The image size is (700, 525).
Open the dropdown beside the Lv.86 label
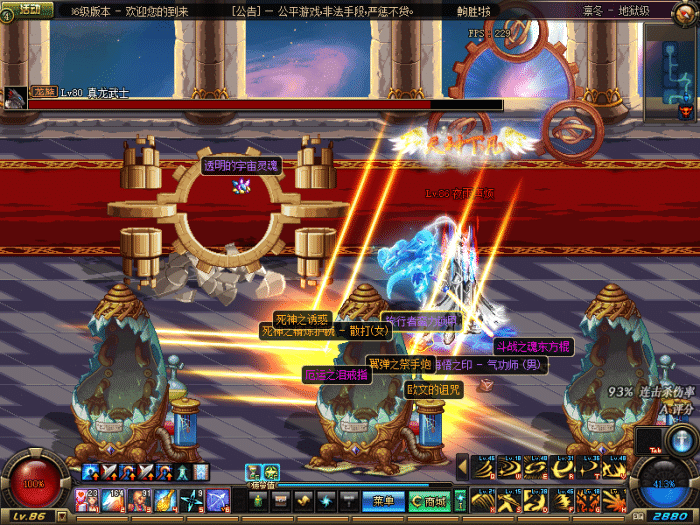pyautogui.click(x=60, y=515)
